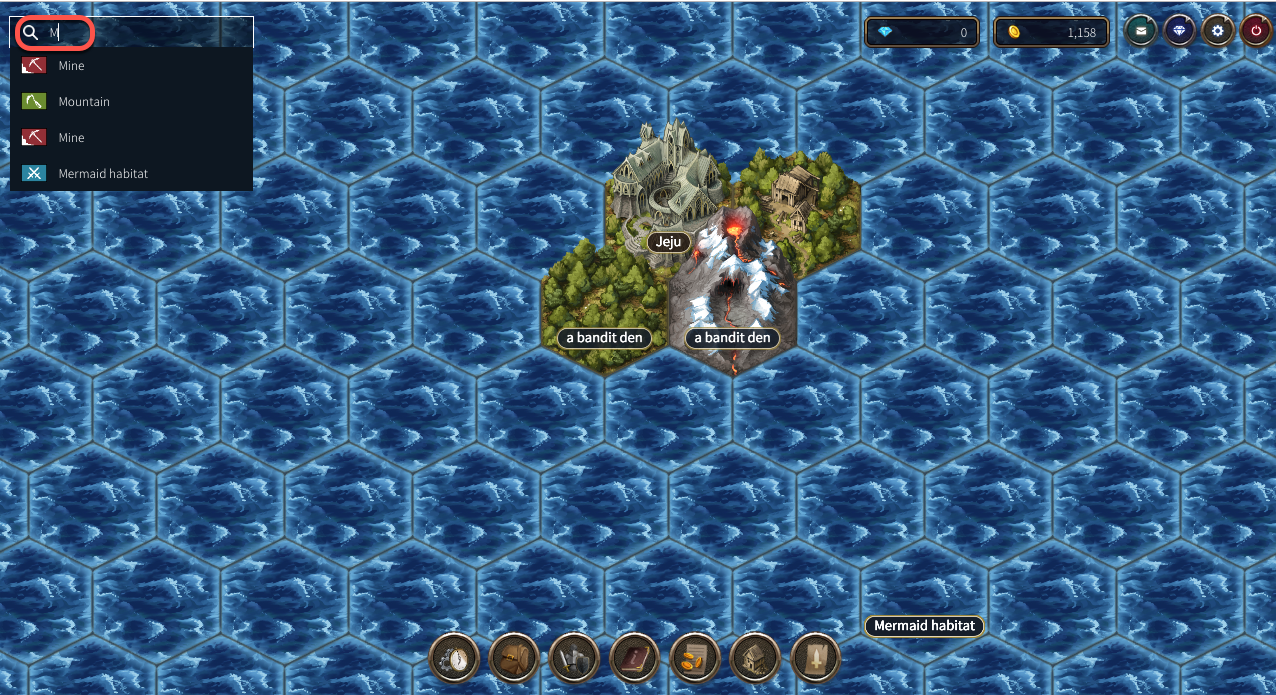Choose Mountain from the search results
This screenshot has width=1276, height=695.
pos(84,102)
